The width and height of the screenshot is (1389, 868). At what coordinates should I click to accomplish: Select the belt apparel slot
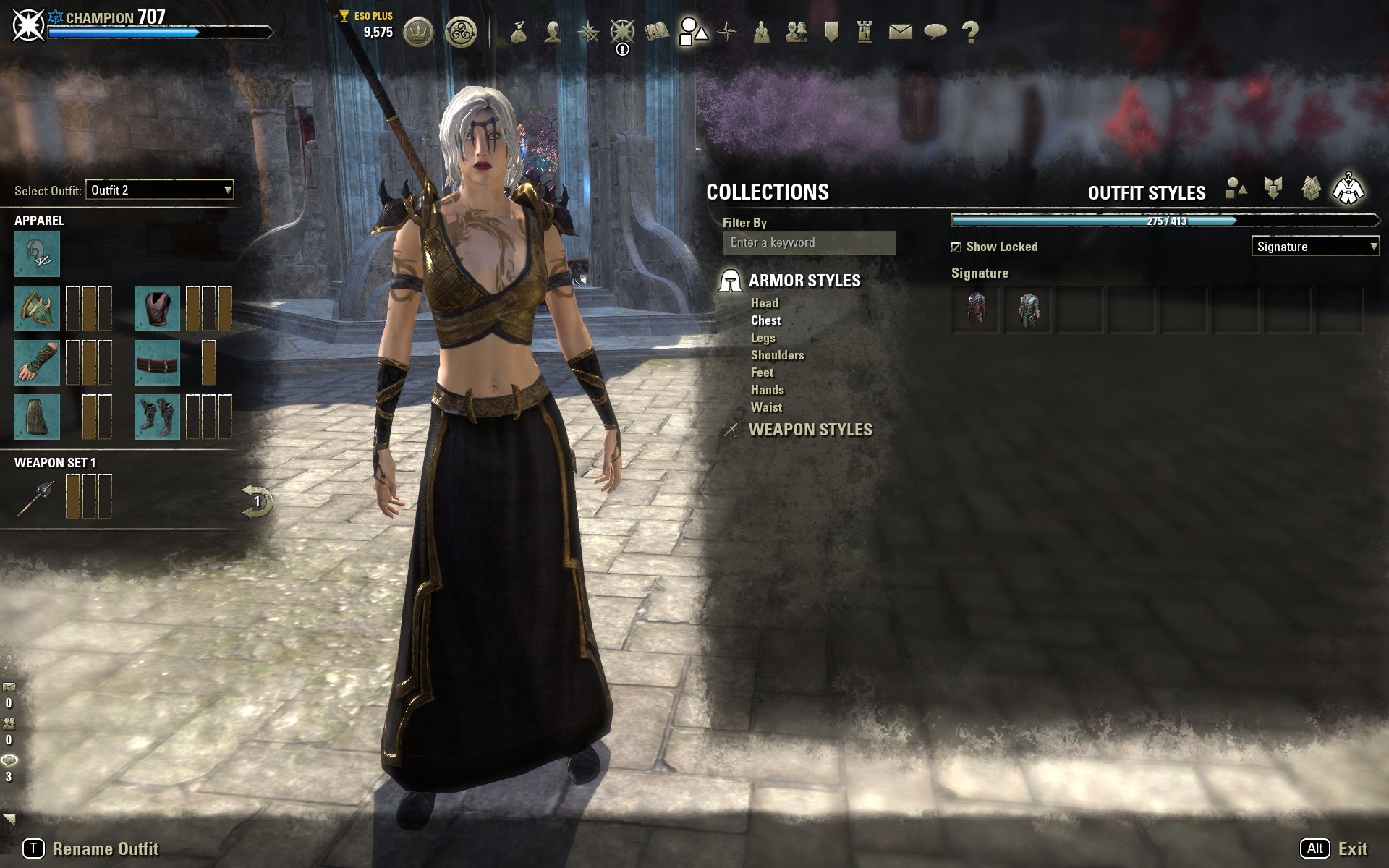pyautogui.click(x=157, y=362)
